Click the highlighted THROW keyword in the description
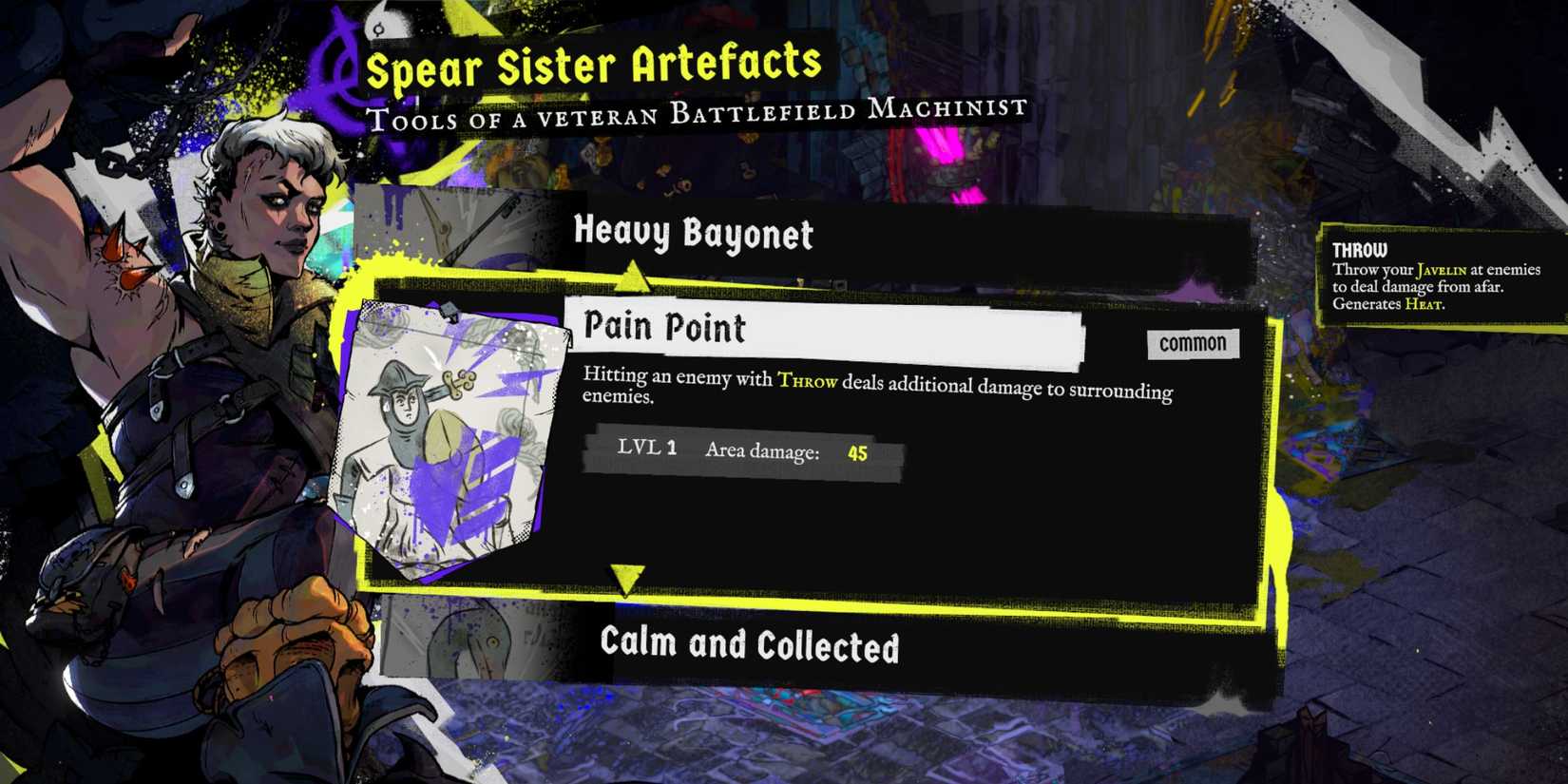 (807, 384)
